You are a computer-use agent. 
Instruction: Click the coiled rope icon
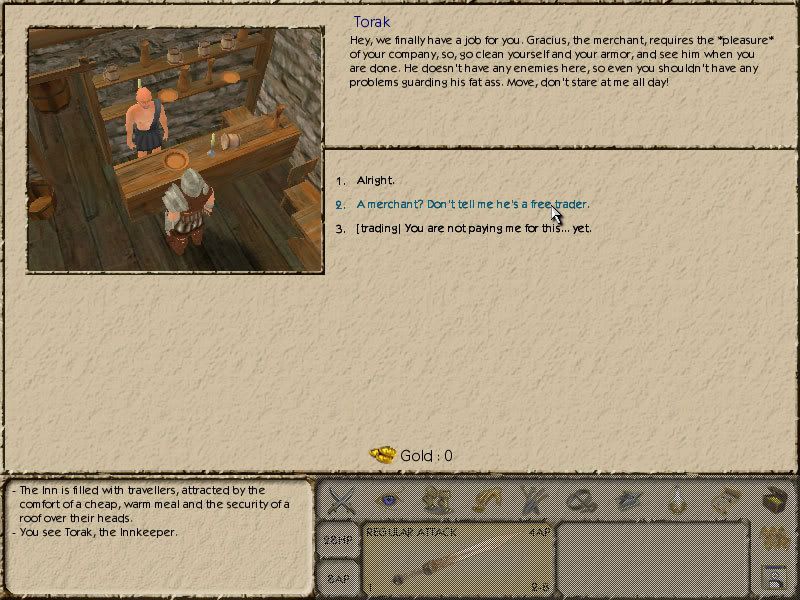[577, 500]
